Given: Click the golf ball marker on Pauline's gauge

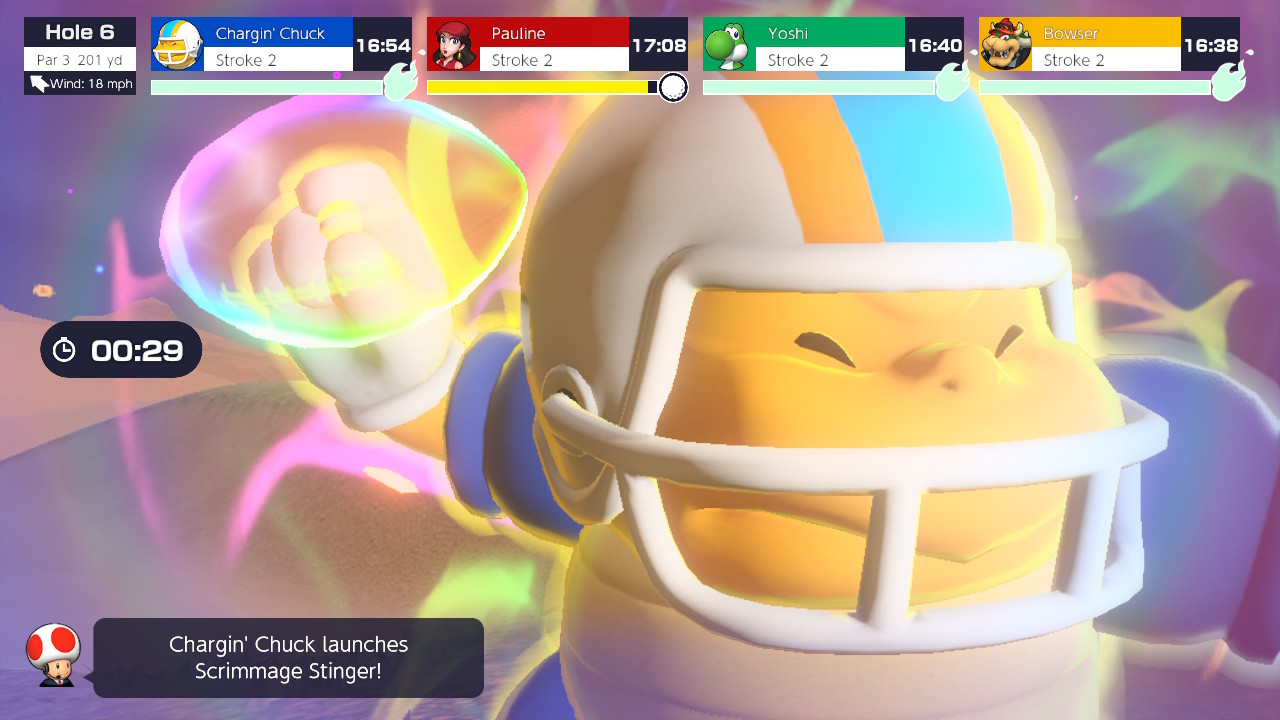Looking at the screenshot, I should [671, 88].
